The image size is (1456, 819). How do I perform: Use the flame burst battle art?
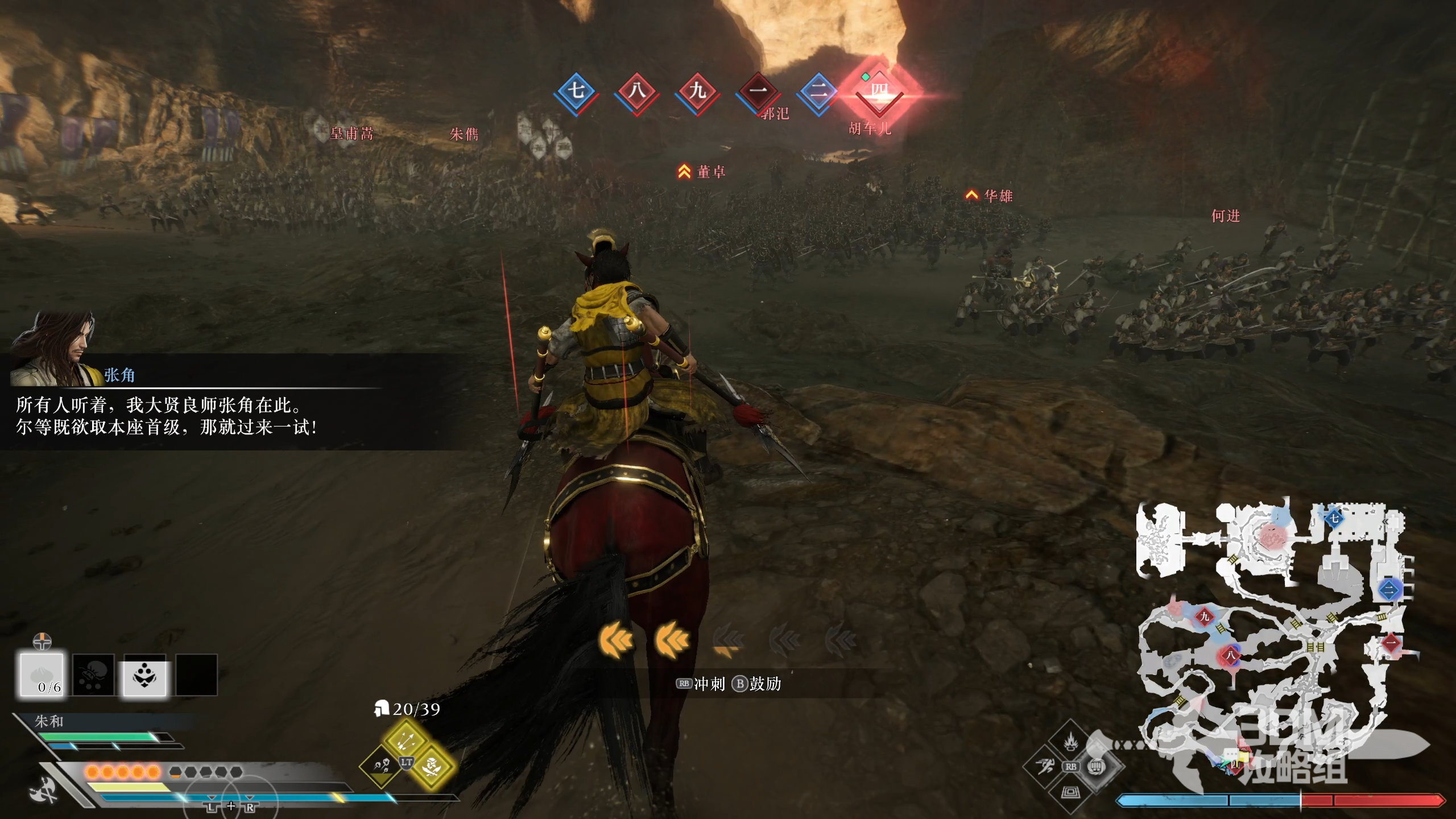click(1070, 741)
